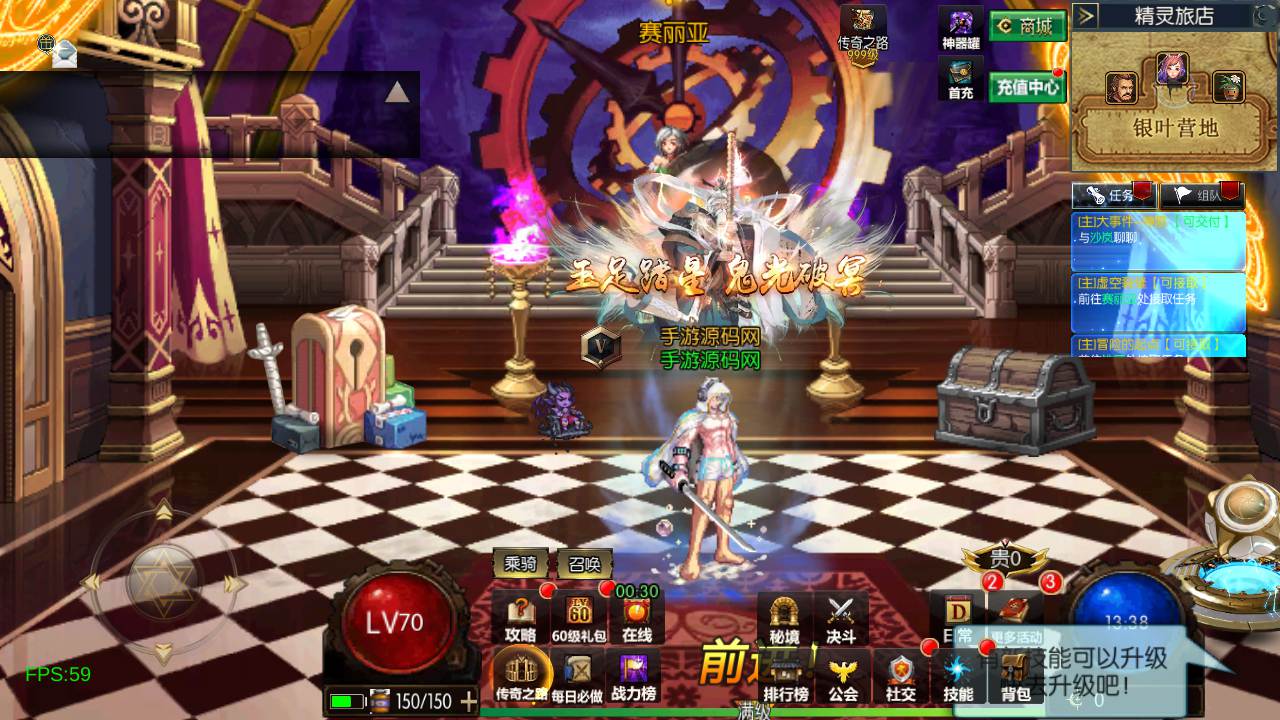Open the 社交 social menu

coord(900,677)
